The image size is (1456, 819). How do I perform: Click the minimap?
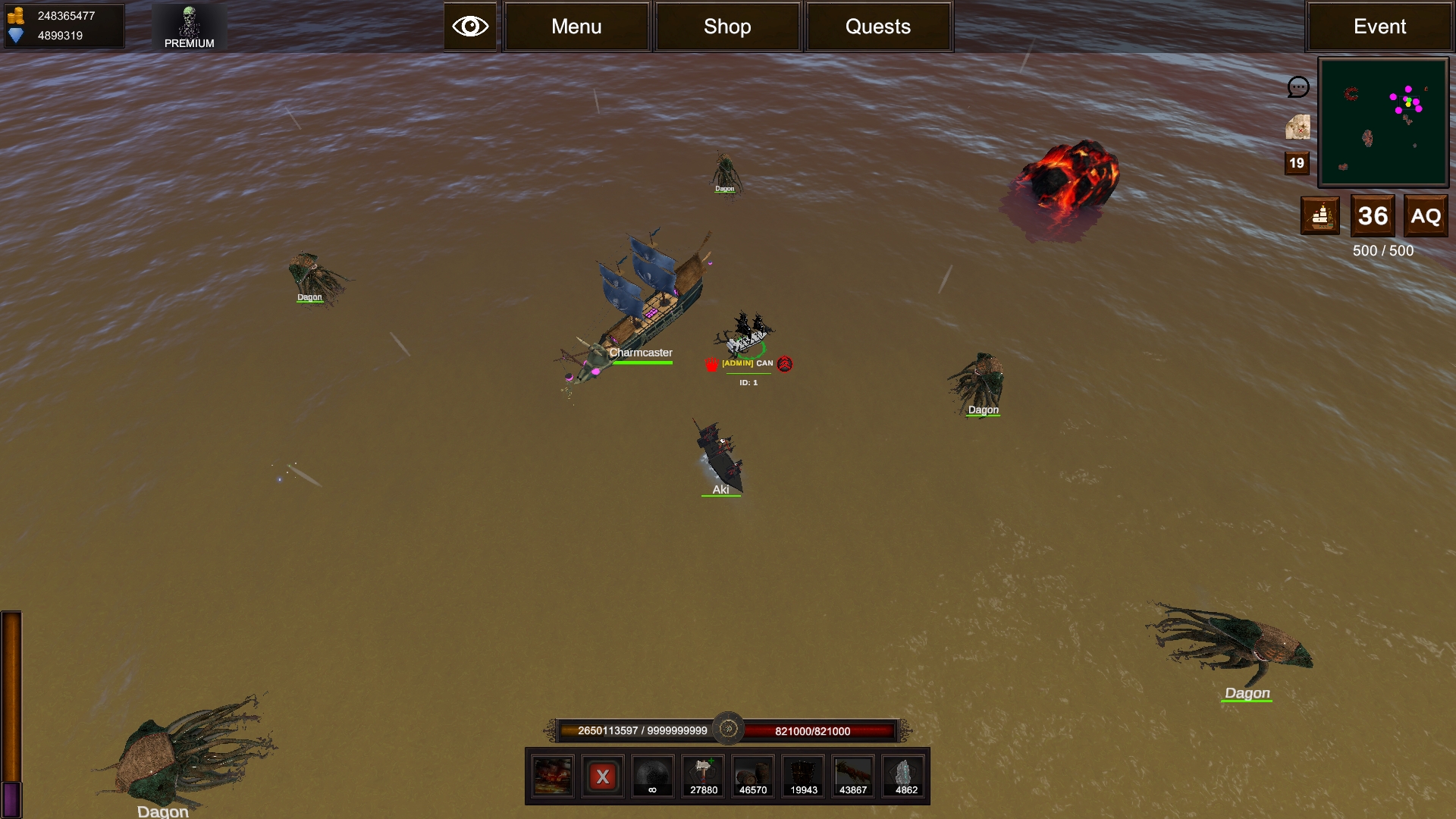click(1383, 122)
